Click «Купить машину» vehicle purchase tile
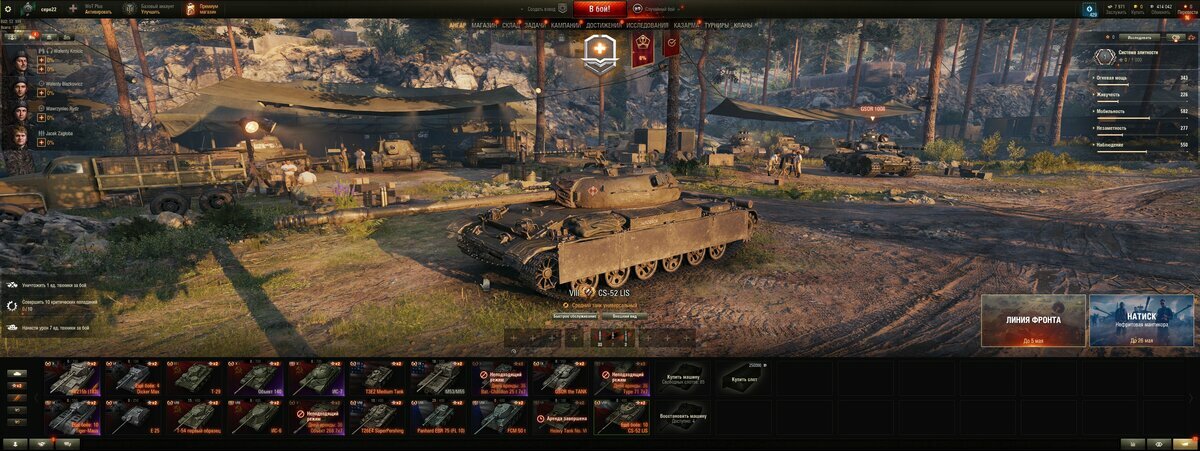The height and width of the screenshot is (451, 1200). tap(681, 377)
